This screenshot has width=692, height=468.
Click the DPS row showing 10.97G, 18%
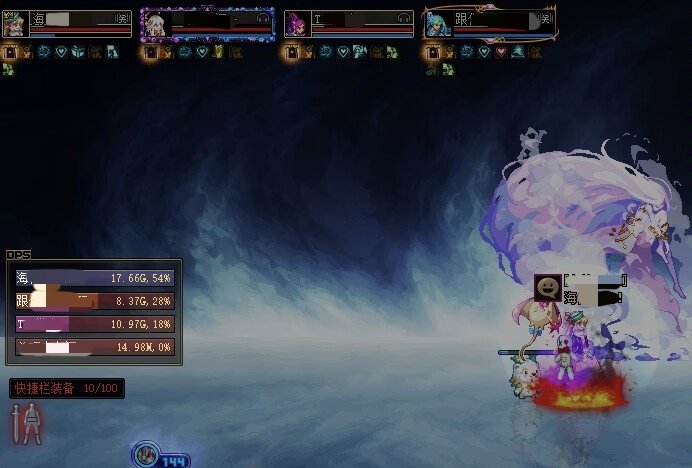pos(95,324)
